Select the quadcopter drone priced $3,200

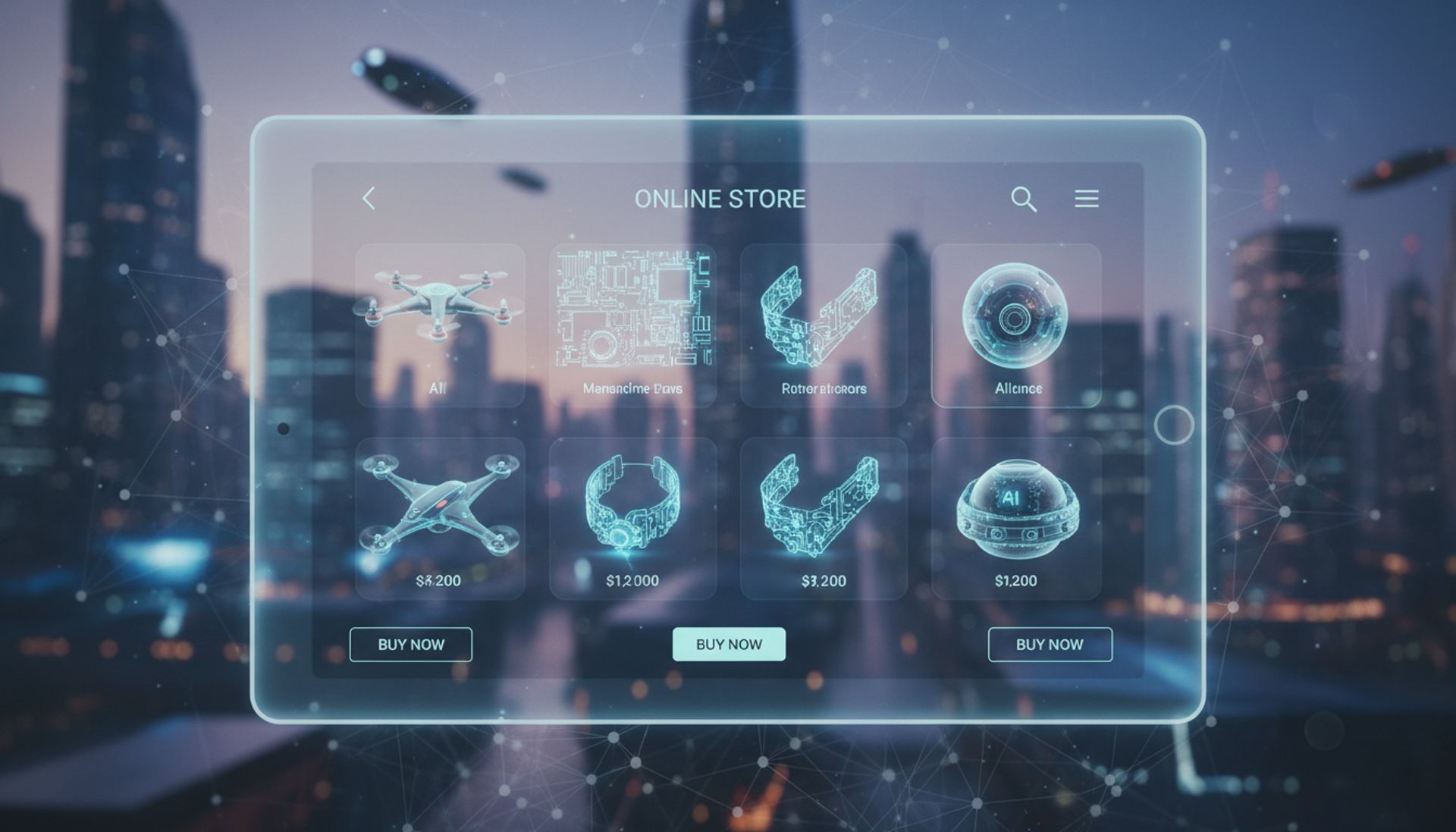pos(440,518)
